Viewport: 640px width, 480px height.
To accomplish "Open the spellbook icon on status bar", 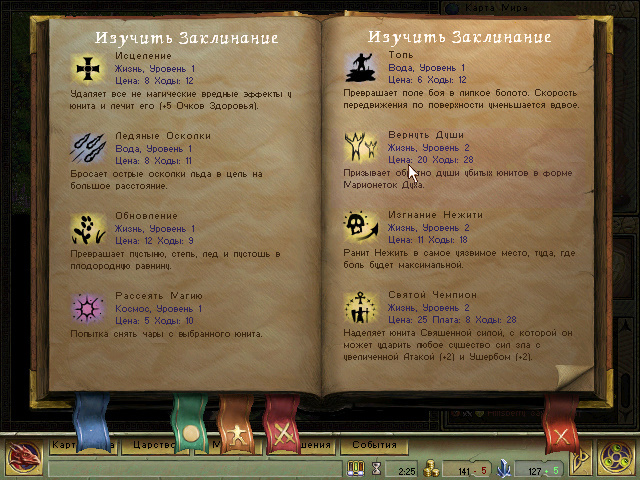I will point(356,467).
